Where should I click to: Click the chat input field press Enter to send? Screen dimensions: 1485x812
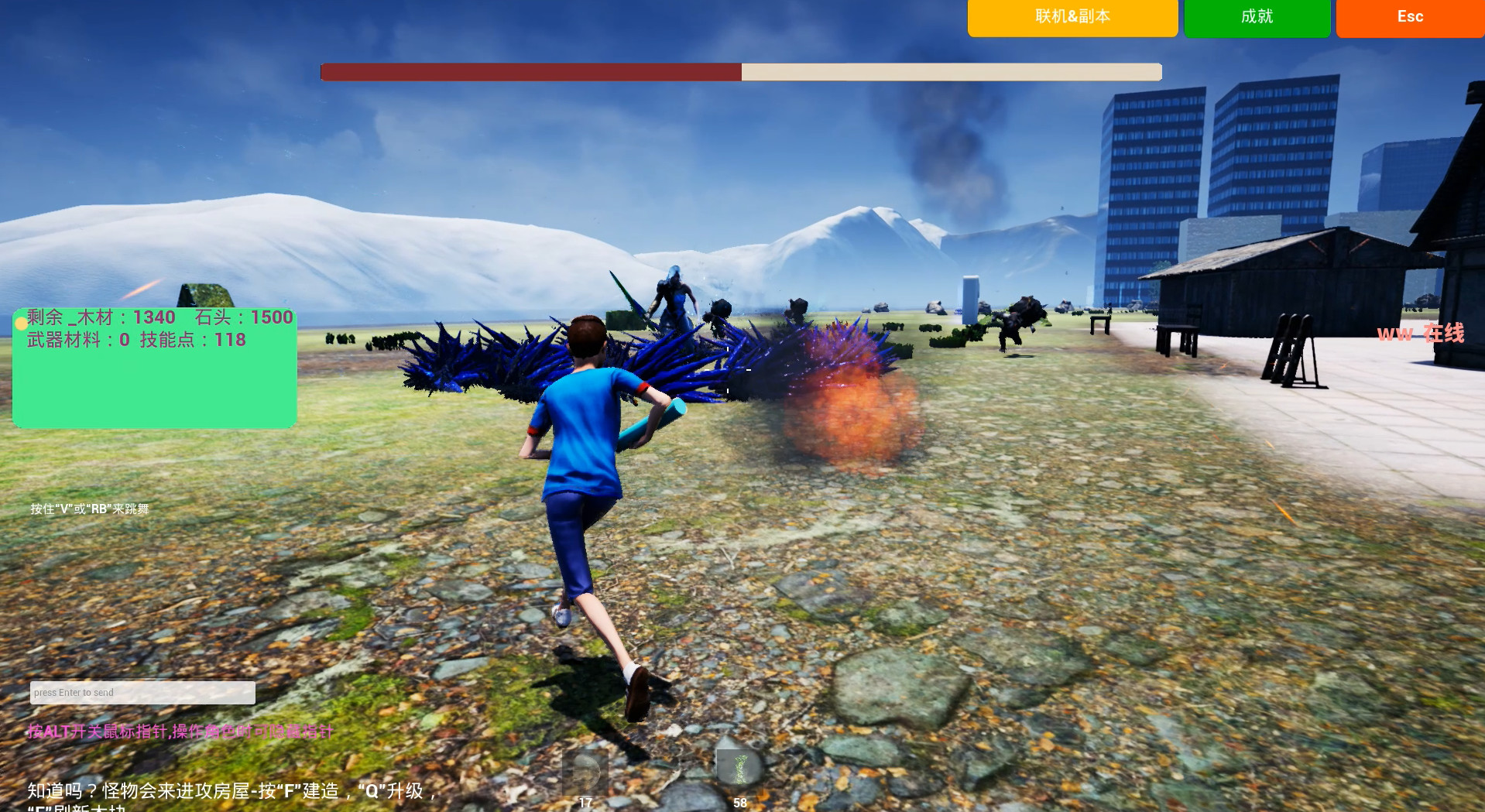[x=142, y=692]
